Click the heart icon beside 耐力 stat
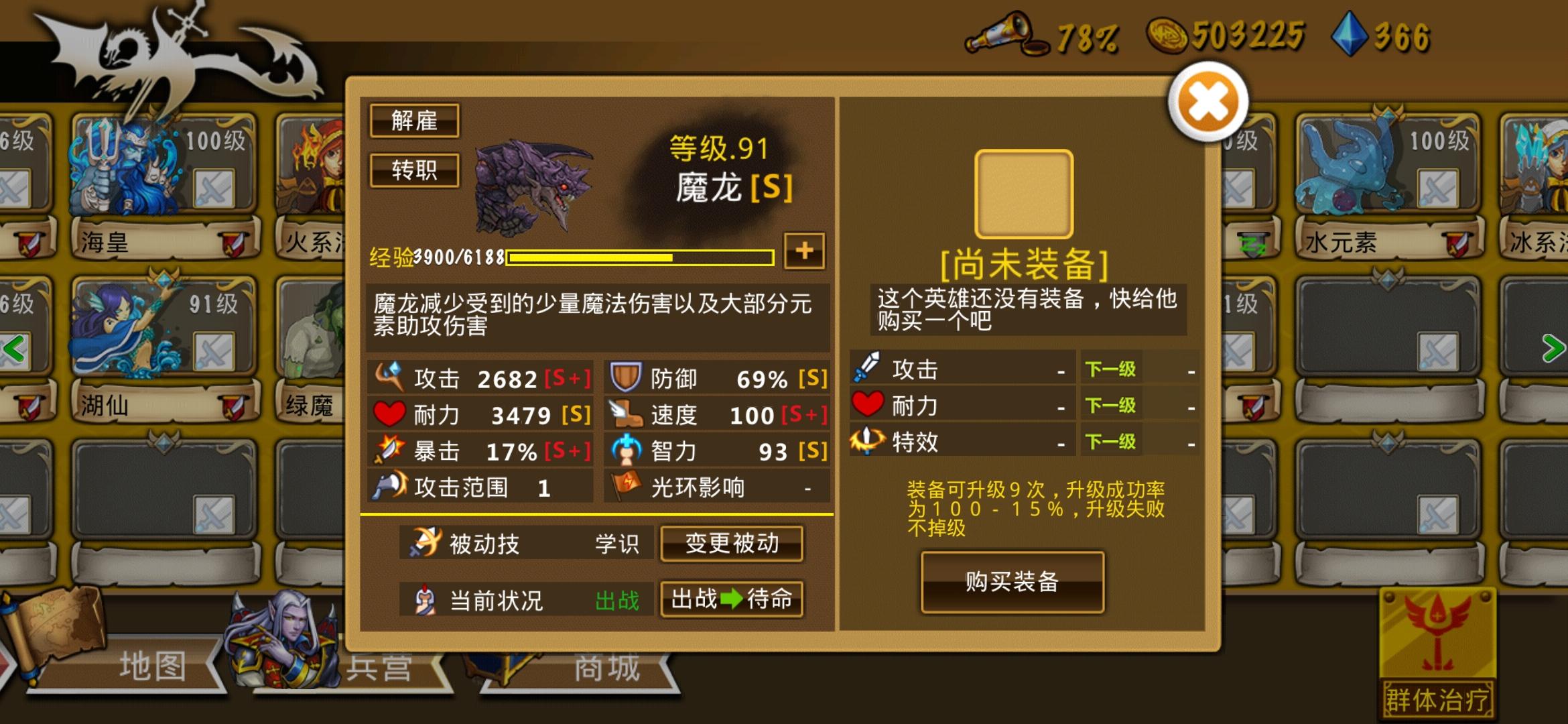1568x724 pixels. click(x=390, y=414)
